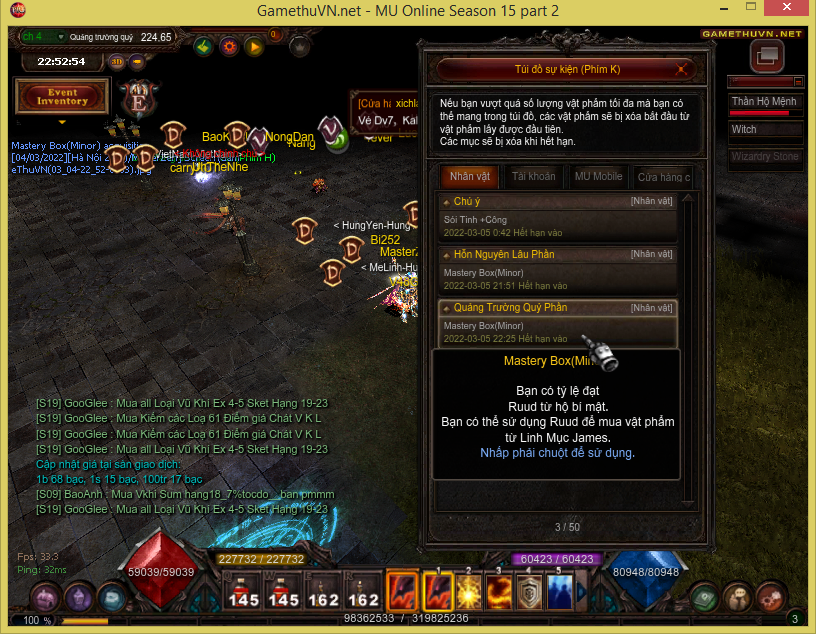Click the green broom icon

click(203, 46)
